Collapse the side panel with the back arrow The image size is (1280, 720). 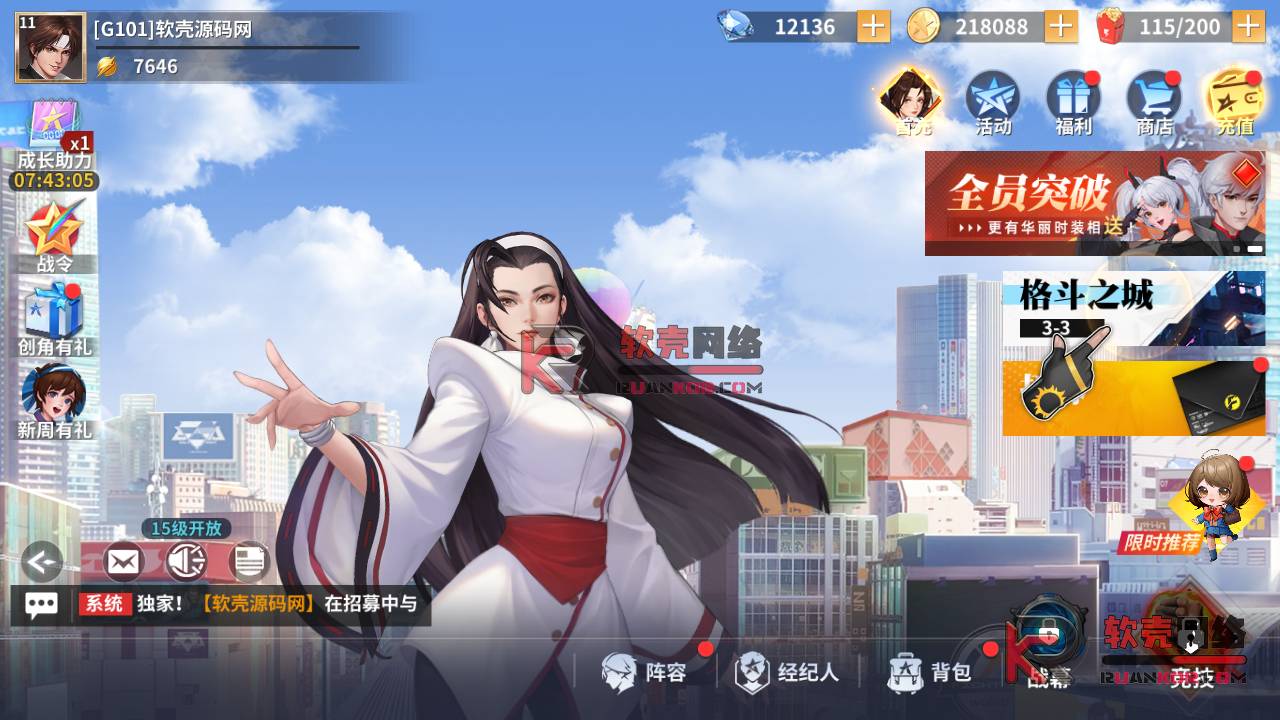pyautogui.click(x=40, y=562)
